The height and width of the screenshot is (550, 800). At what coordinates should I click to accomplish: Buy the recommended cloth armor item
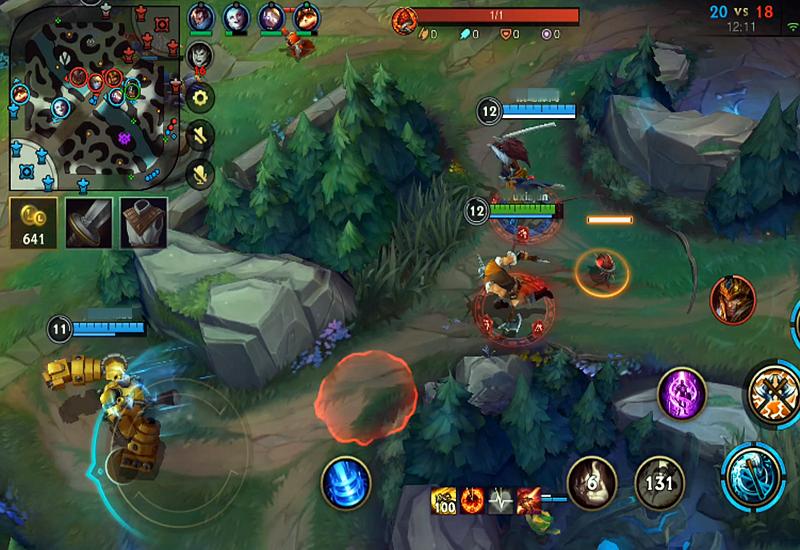[143, 222]
